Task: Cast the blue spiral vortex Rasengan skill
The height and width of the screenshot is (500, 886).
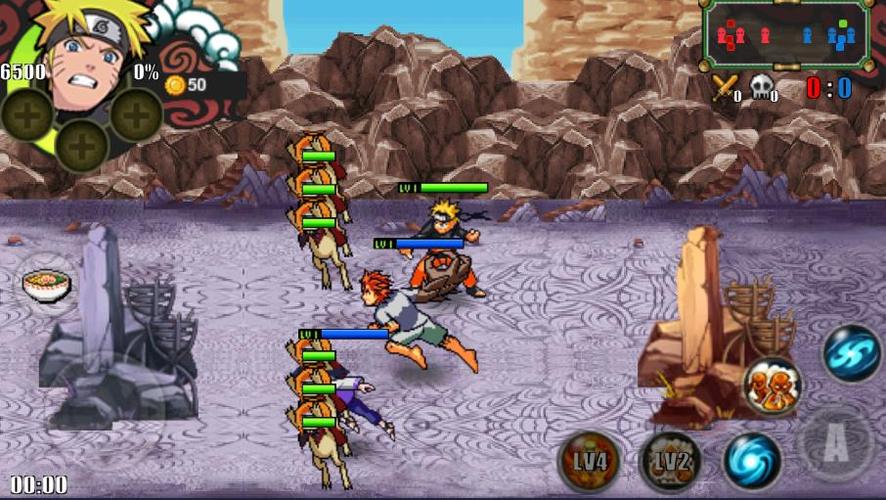Action: tap(752, 459)
